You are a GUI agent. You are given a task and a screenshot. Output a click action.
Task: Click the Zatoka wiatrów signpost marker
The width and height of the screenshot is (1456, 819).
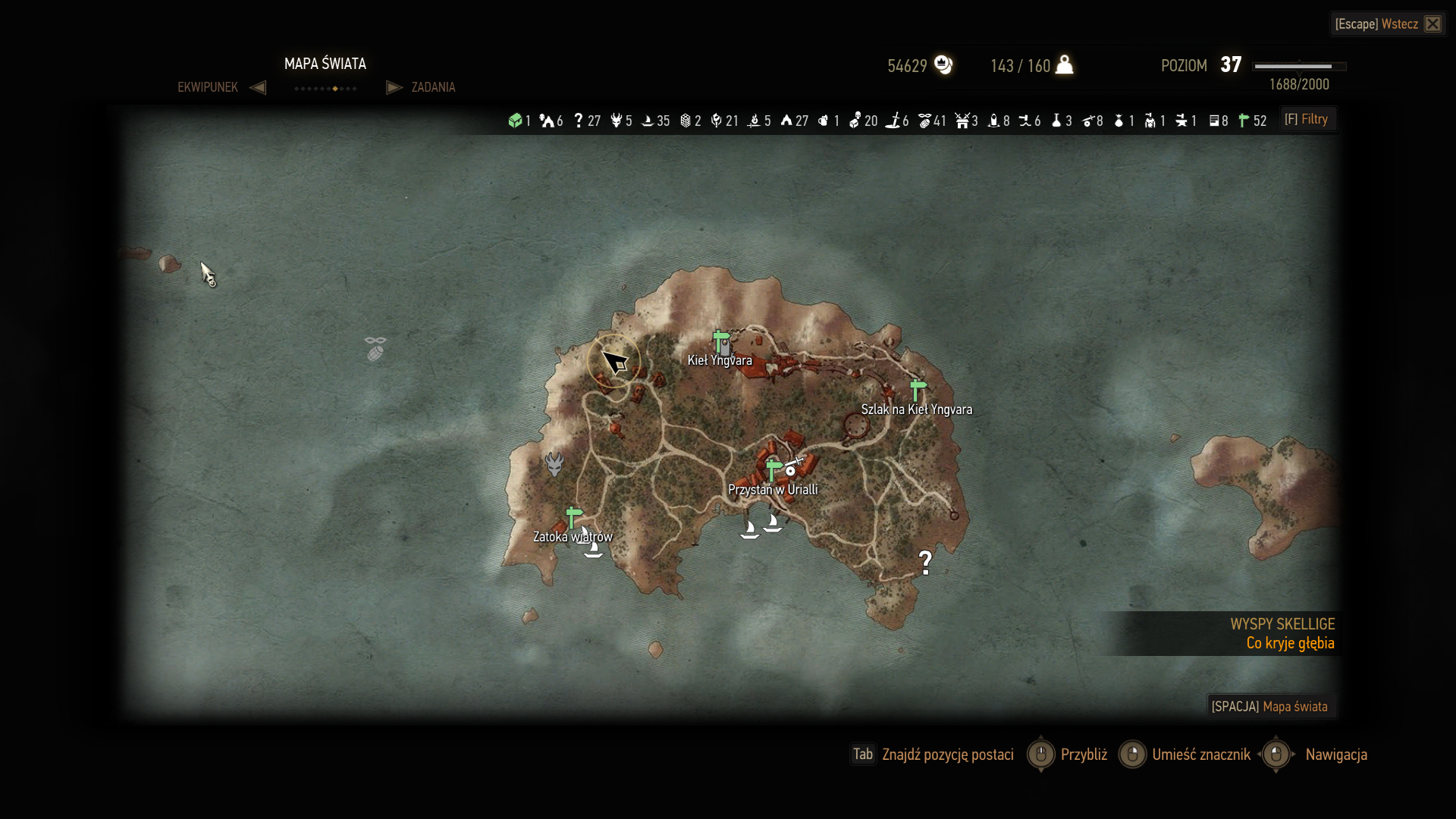pyautogui.click(x=574, y=518)
